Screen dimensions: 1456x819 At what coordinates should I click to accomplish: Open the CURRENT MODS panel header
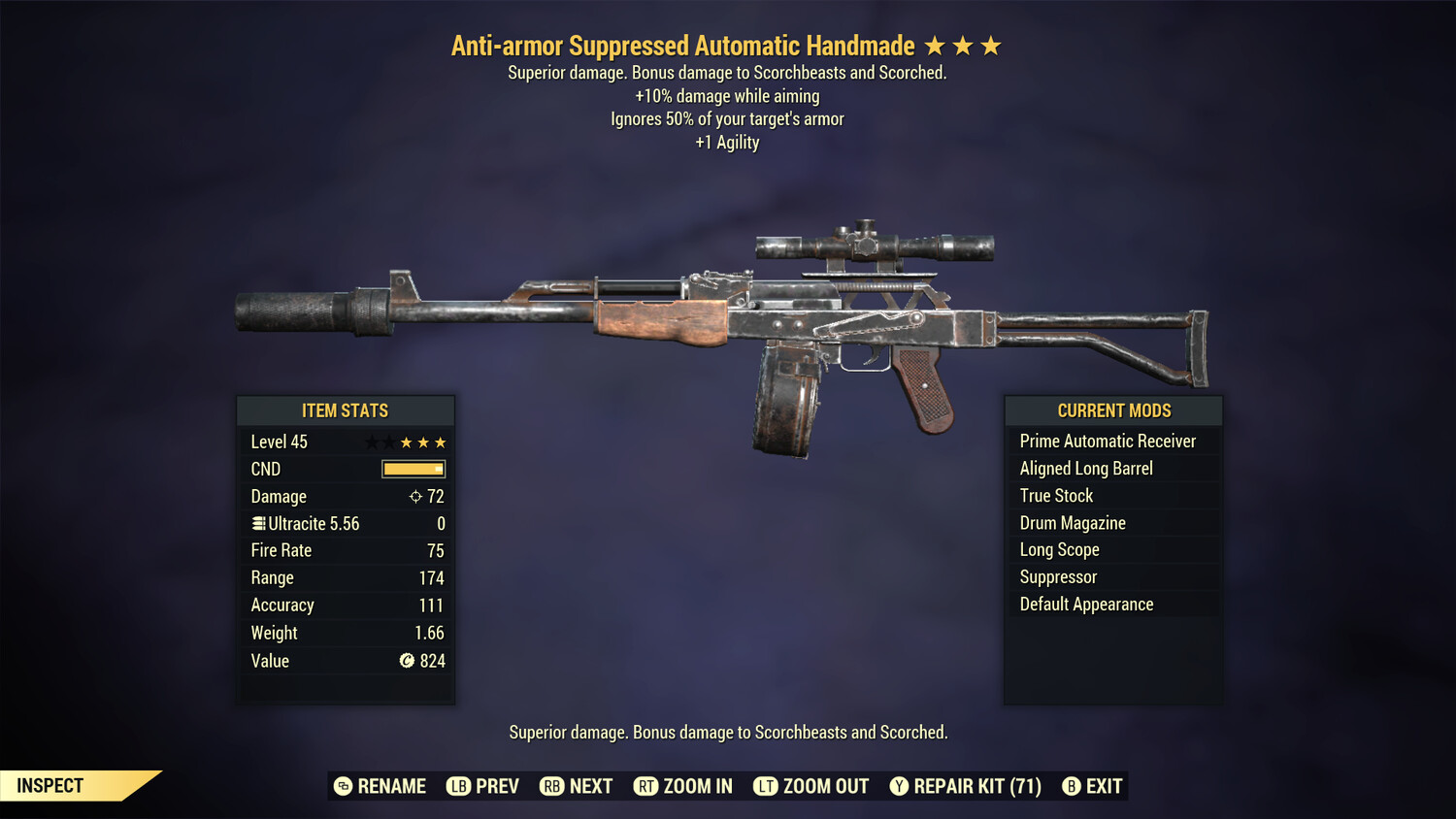pos(1113,410)
